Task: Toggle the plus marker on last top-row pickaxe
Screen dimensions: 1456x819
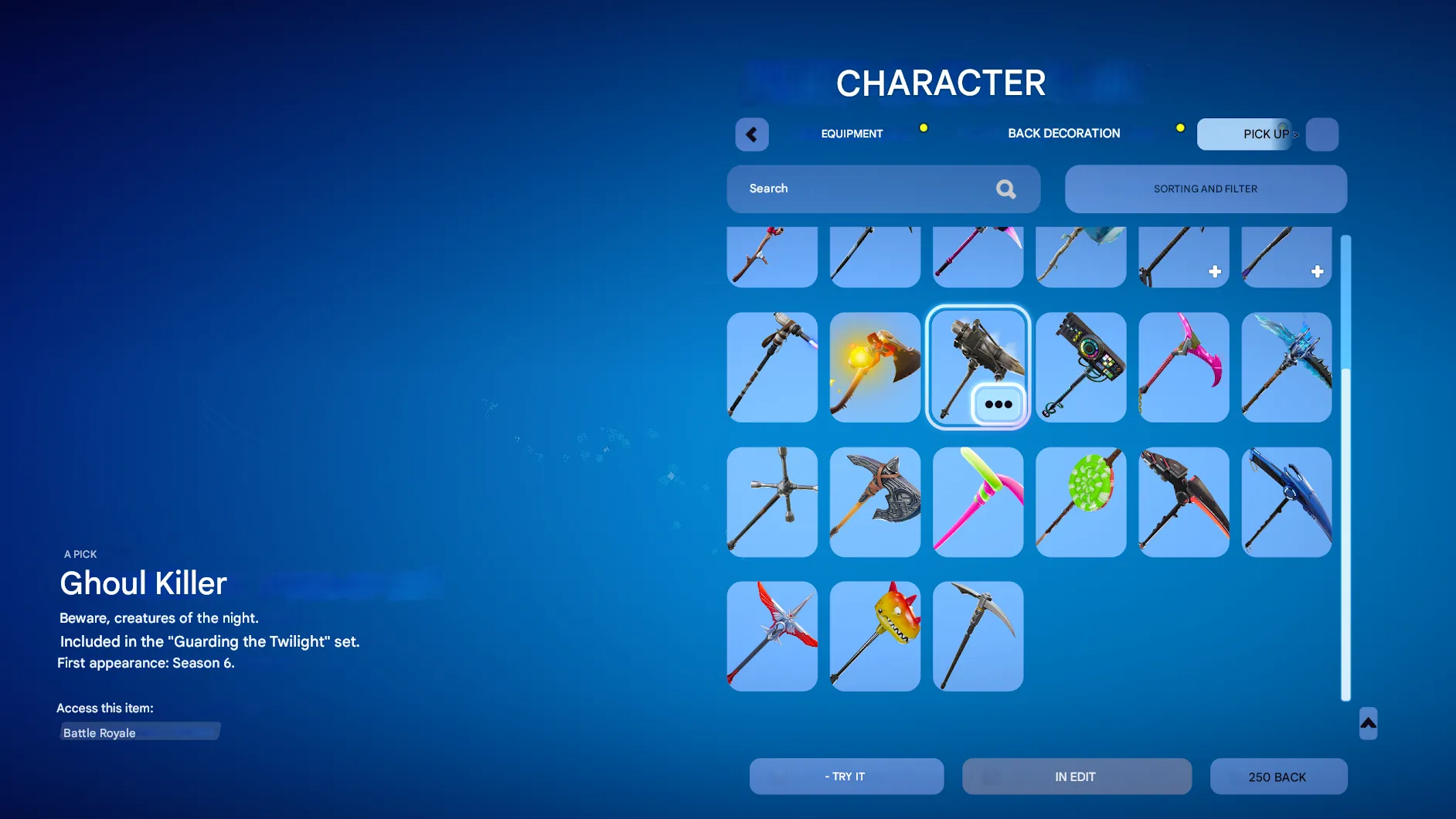Action: [1318, 271]
